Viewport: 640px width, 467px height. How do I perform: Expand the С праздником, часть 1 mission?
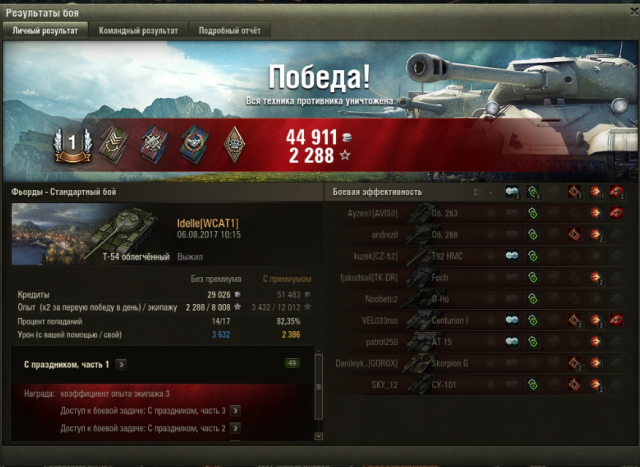point(120,364)
